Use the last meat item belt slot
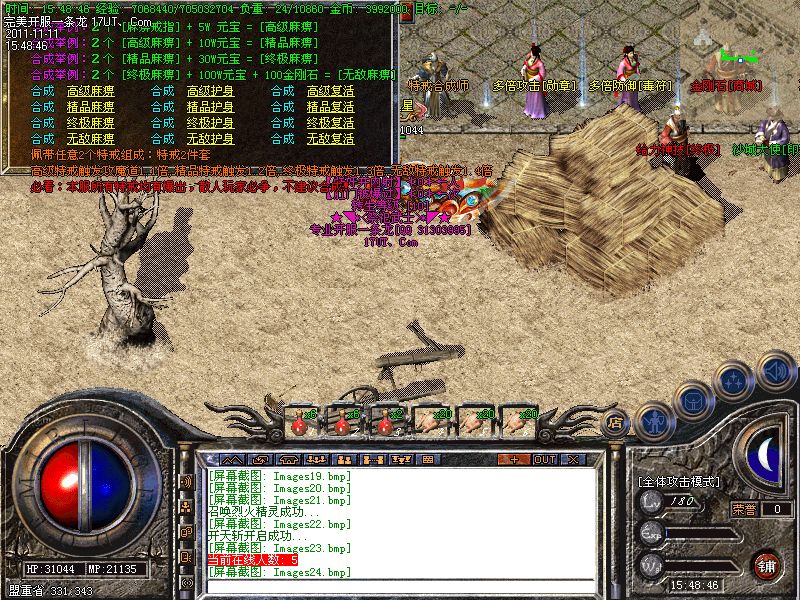This screenshot has width=800, height=600. 520,418
